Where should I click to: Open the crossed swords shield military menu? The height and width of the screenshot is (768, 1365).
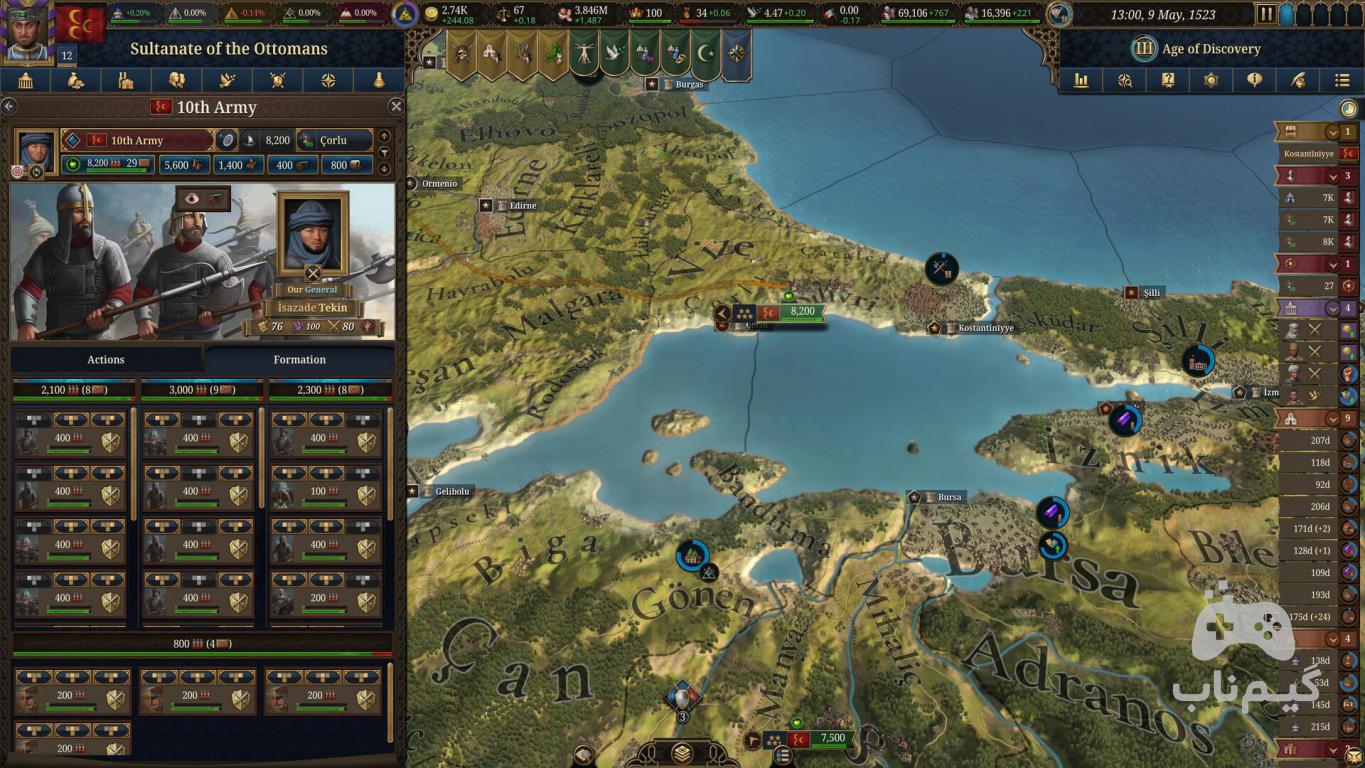pos(278,81)
